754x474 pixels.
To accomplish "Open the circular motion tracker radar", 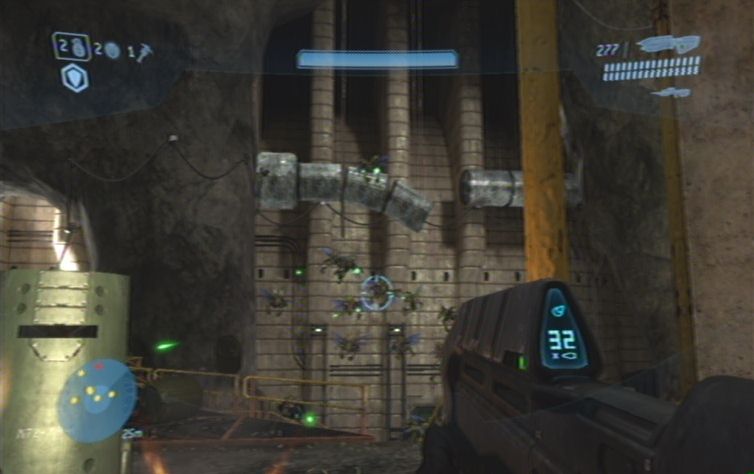I will (97, 400).
